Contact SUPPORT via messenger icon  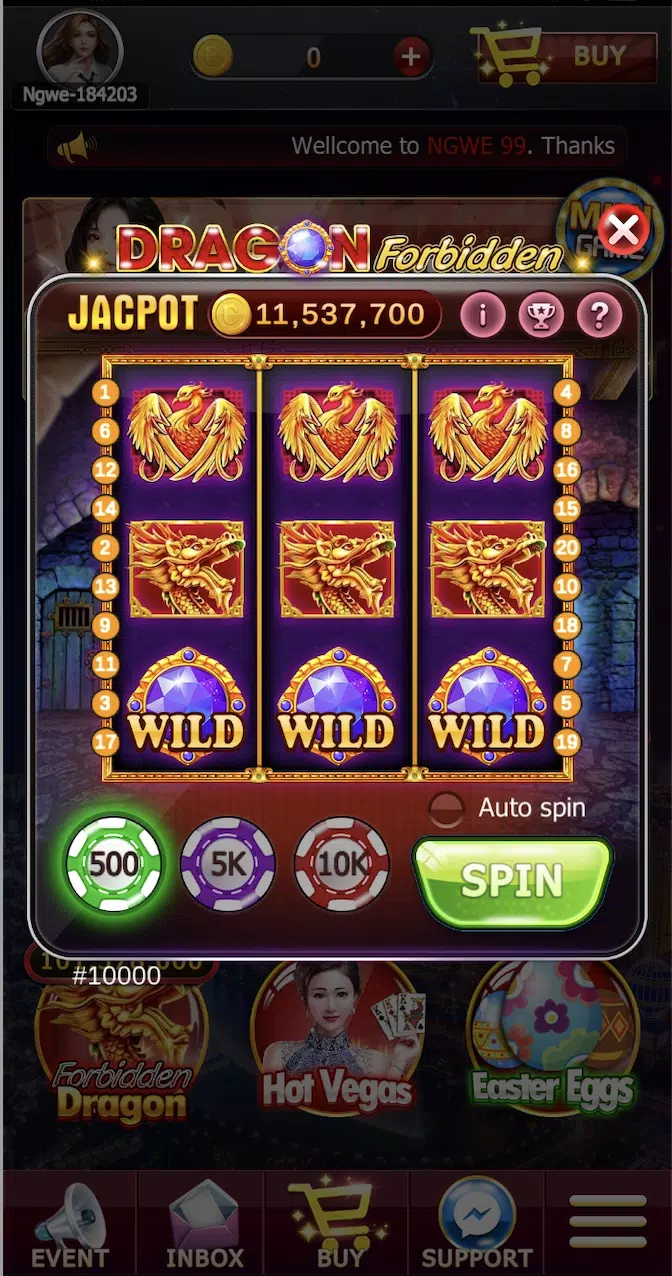(477, 1225)
